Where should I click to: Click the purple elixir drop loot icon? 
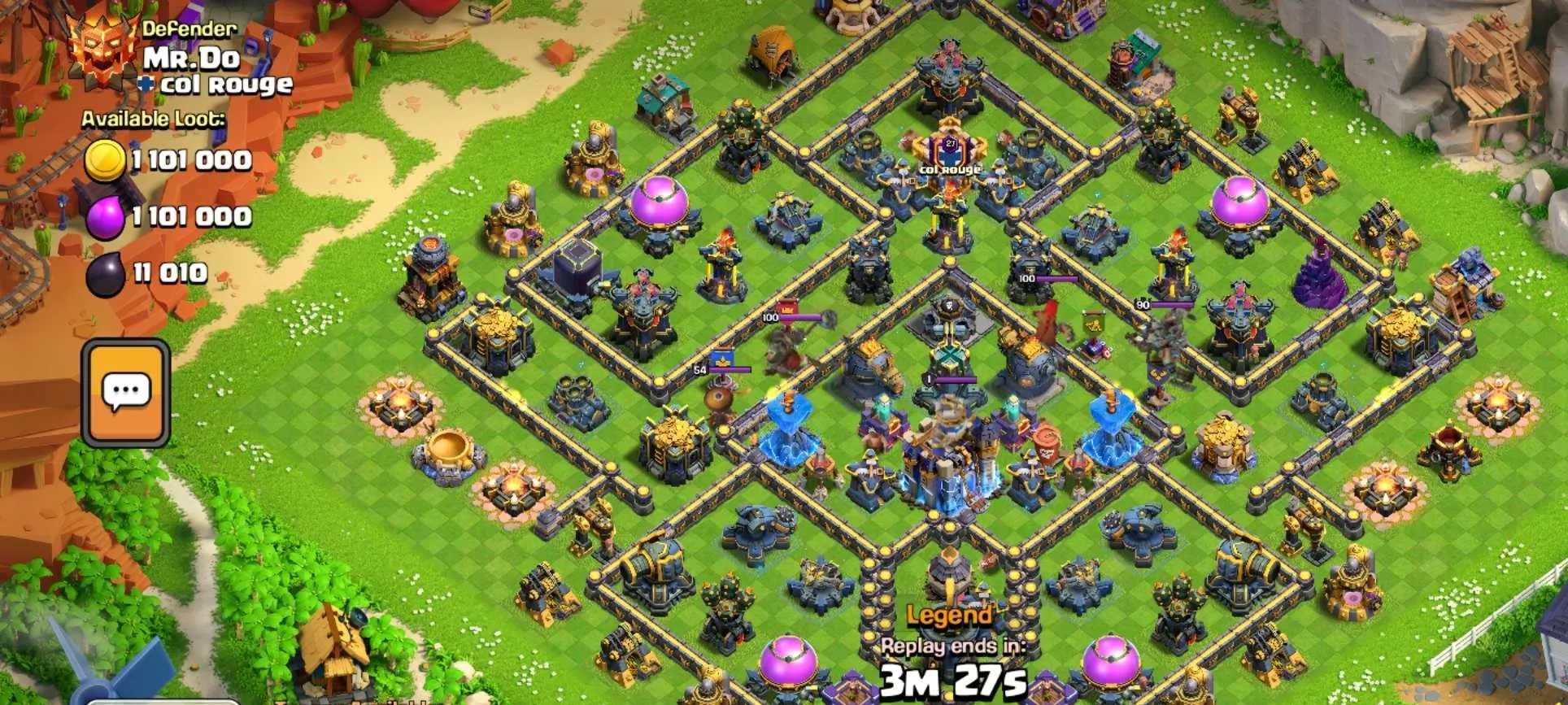pos(105,216)
